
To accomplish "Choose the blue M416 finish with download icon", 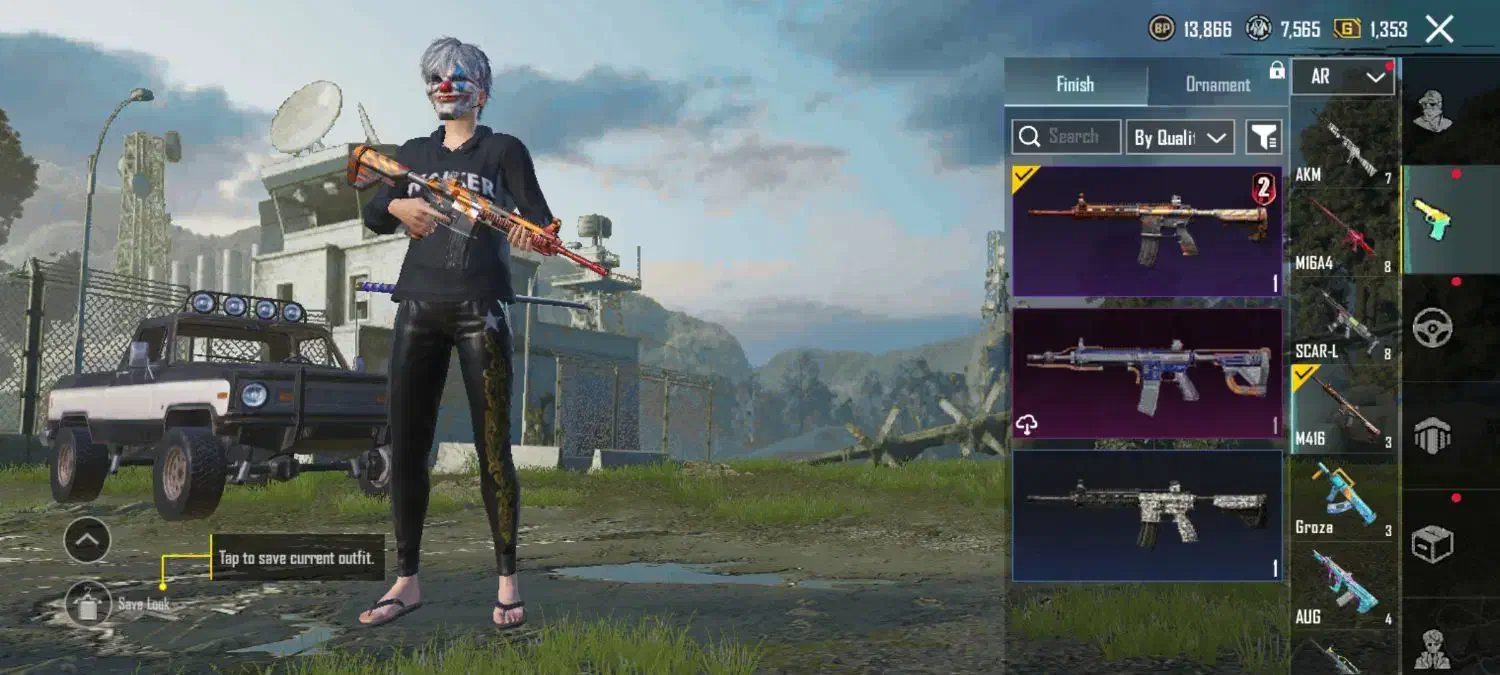I will [x=1147, y=373].
